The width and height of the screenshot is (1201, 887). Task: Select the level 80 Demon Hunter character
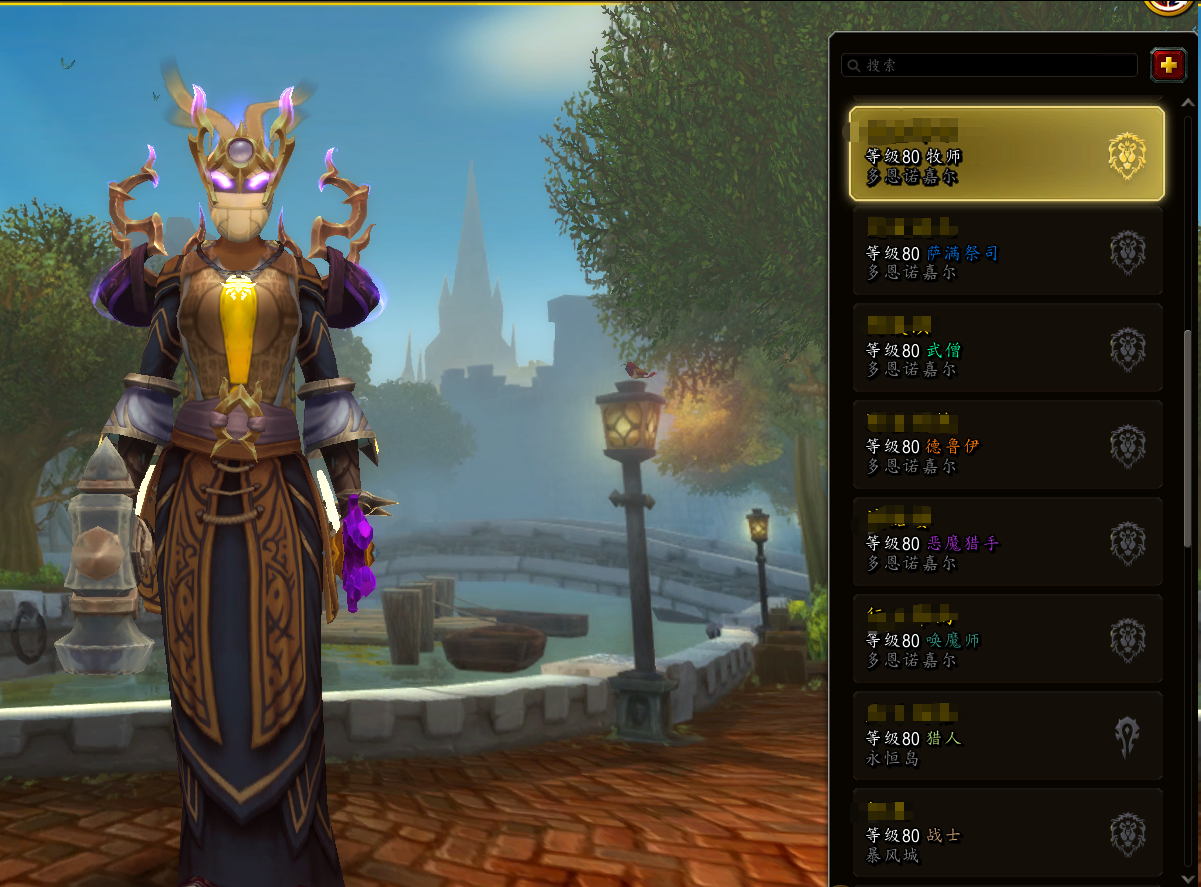pos(1007,542)
